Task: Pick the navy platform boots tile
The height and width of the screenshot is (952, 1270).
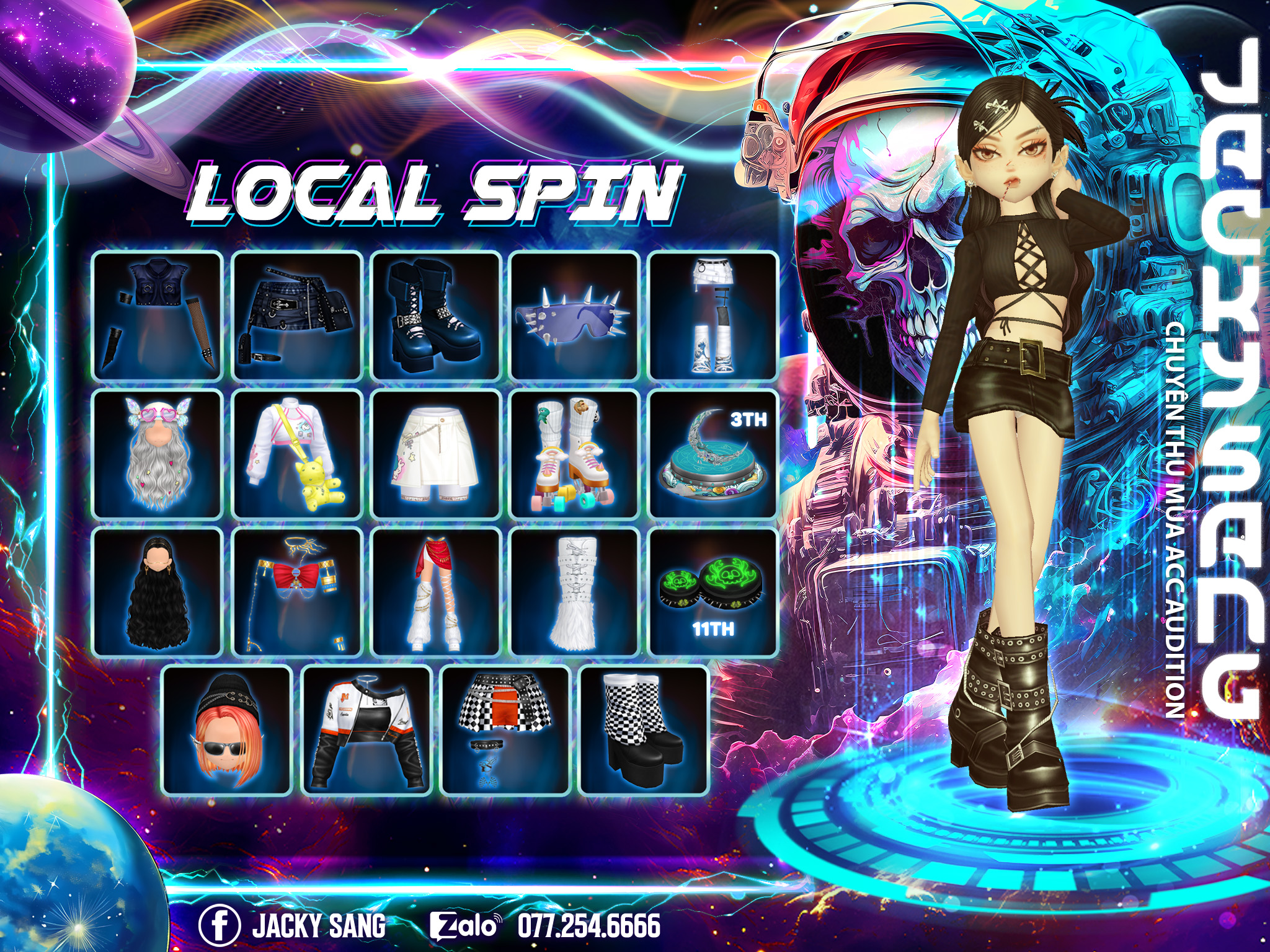Action: (436, 315)
